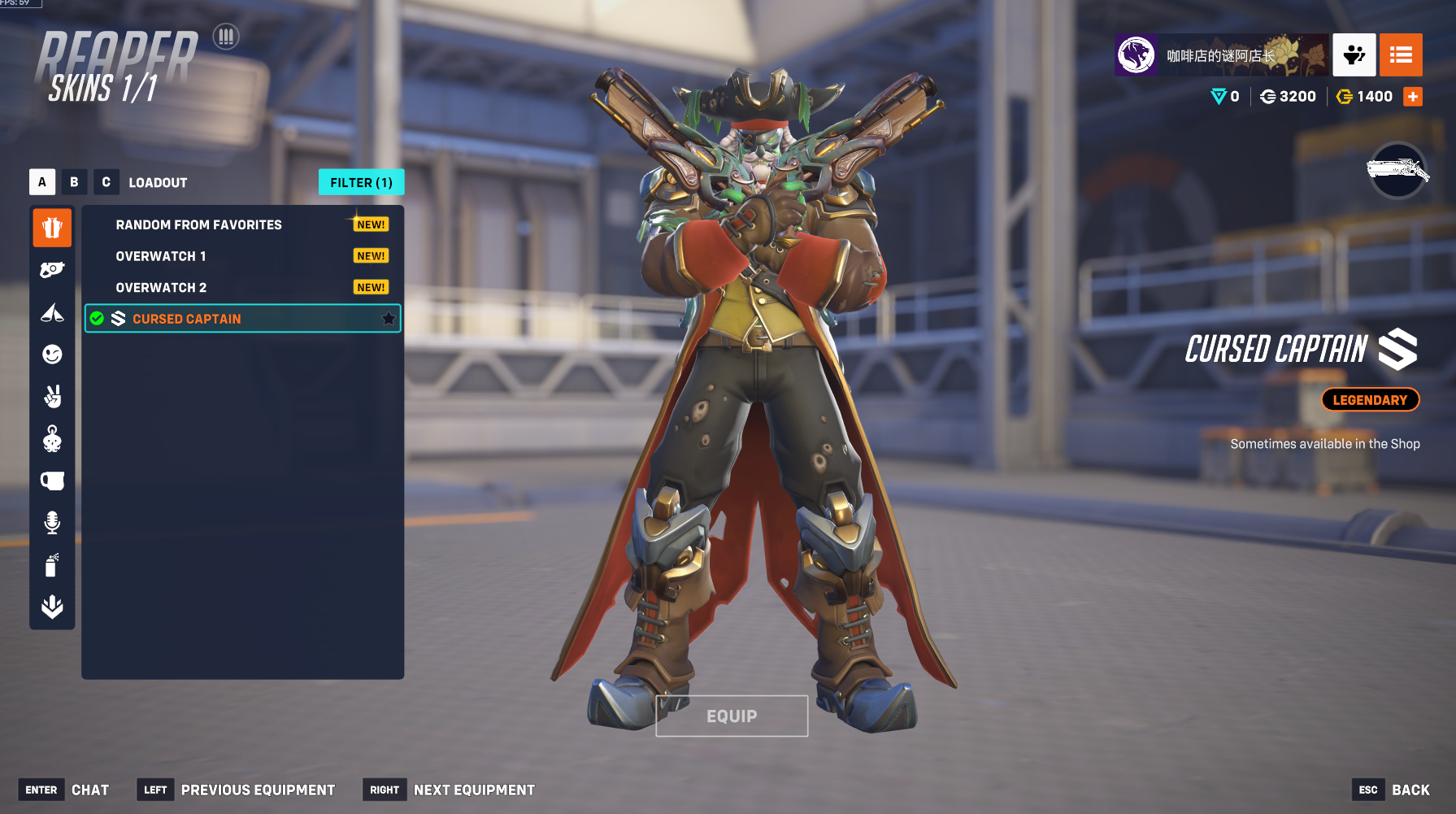Image resolution: width=1456 pixels, height=814 pixels.
Task: Open the Souvenirs category with the mug icon
Action: click(52, 481)
